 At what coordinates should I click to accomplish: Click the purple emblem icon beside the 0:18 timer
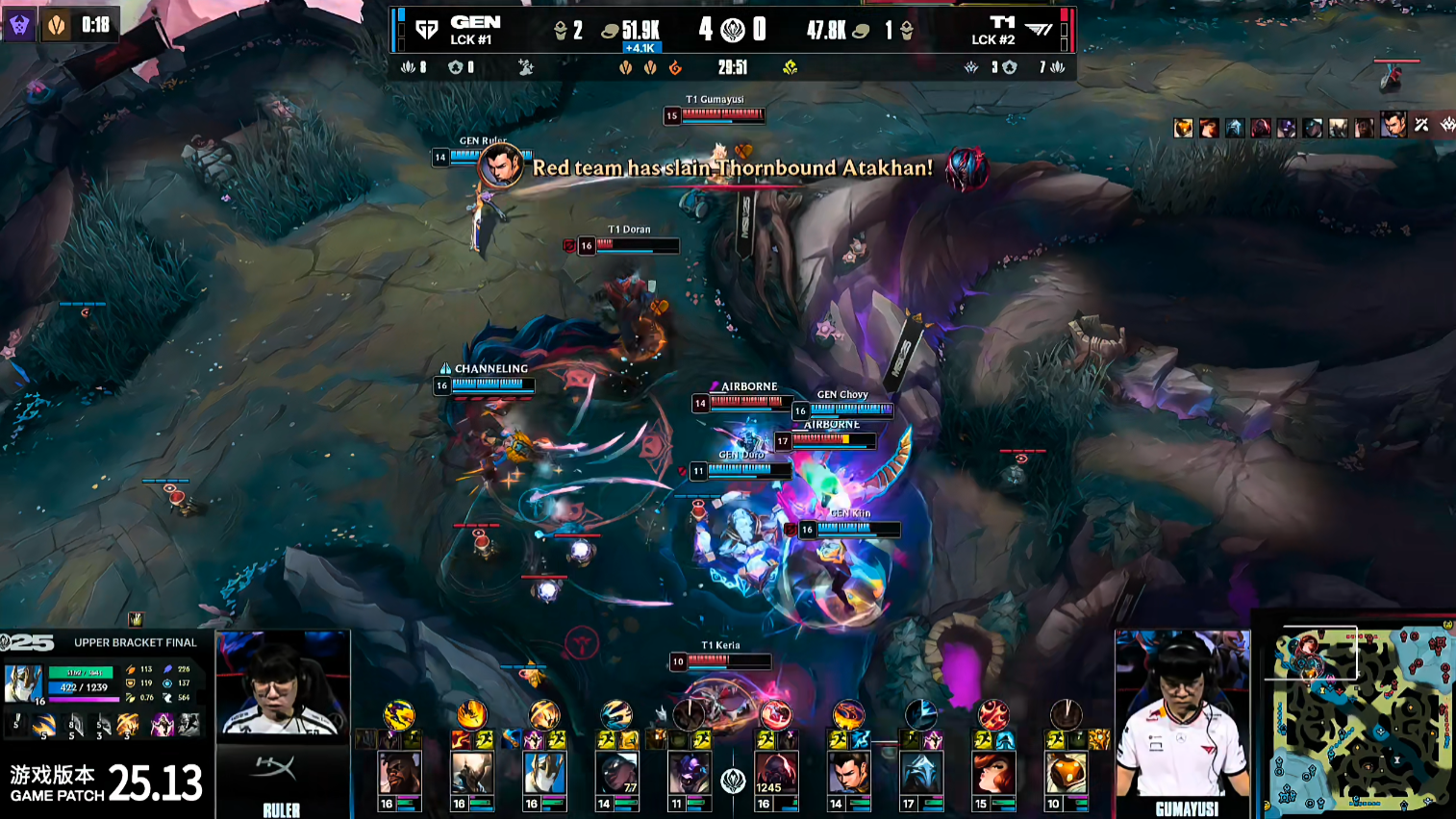click(x=19, y=25)
